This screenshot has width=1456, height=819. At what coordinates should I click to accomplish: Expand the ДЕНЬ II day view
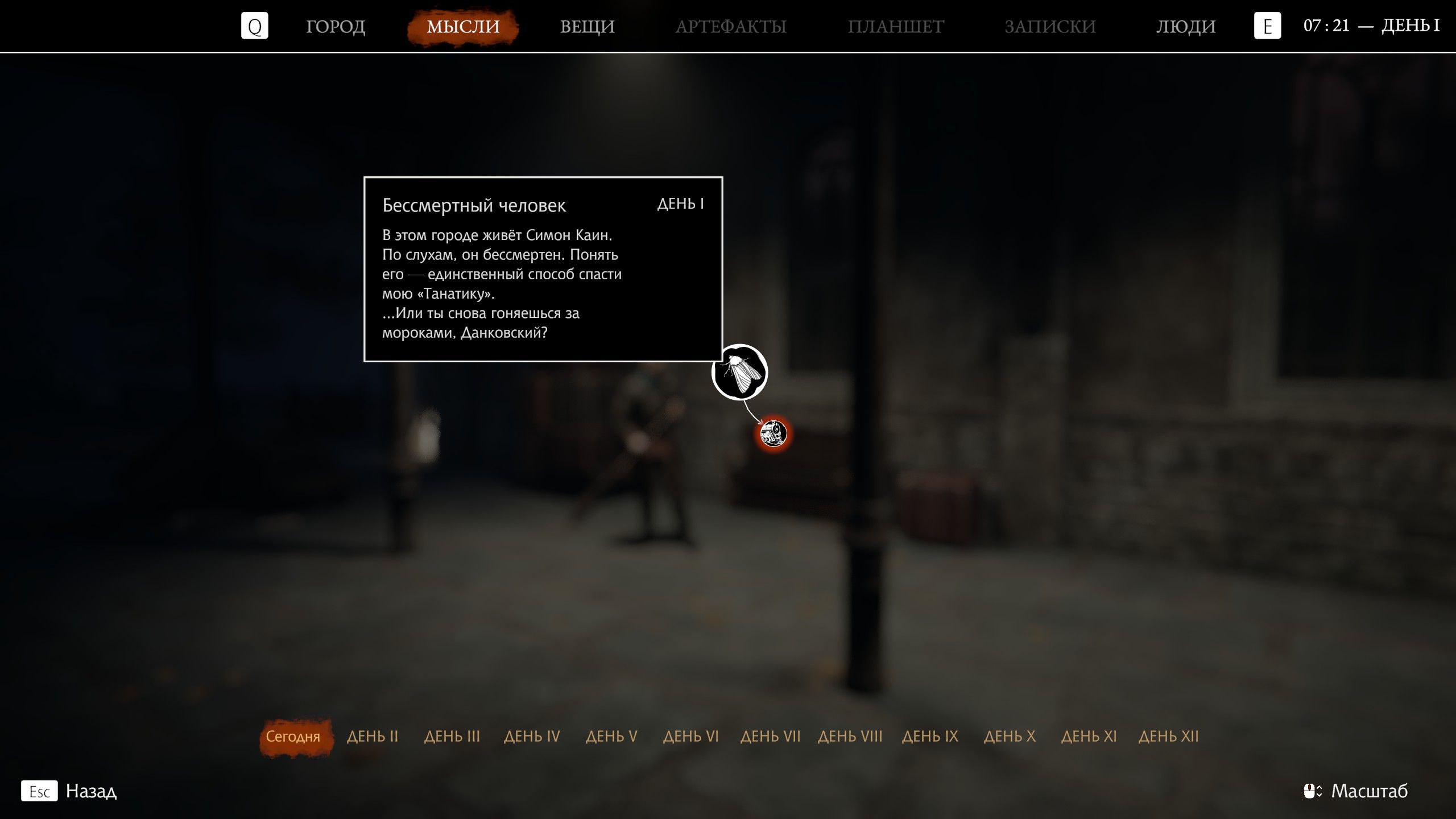(373, 736)
